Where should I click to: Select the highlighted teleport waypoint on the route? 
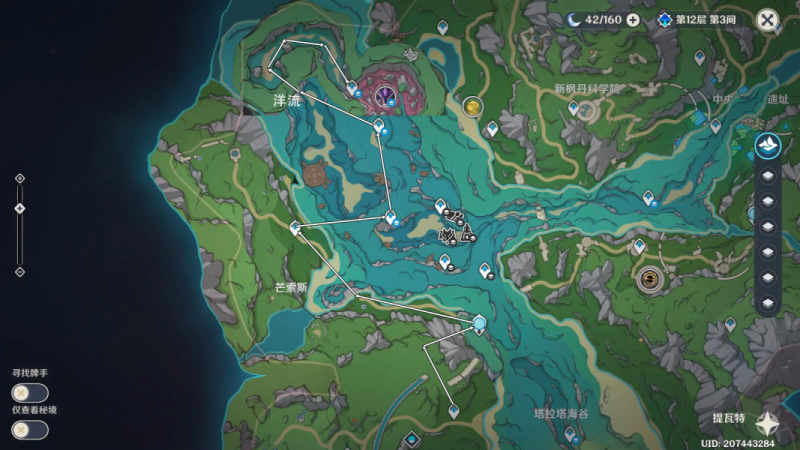point(480,323)
